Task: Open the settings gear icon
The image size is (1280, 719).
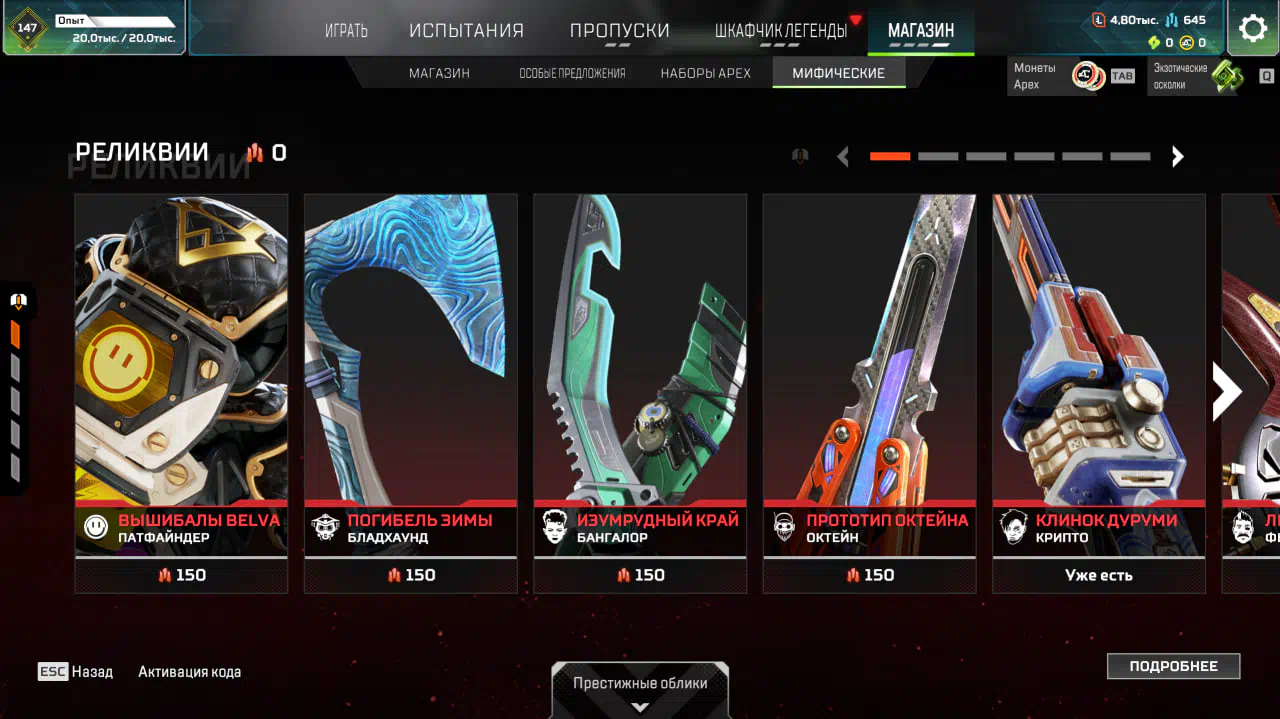Action: [x=1252, y=28]
